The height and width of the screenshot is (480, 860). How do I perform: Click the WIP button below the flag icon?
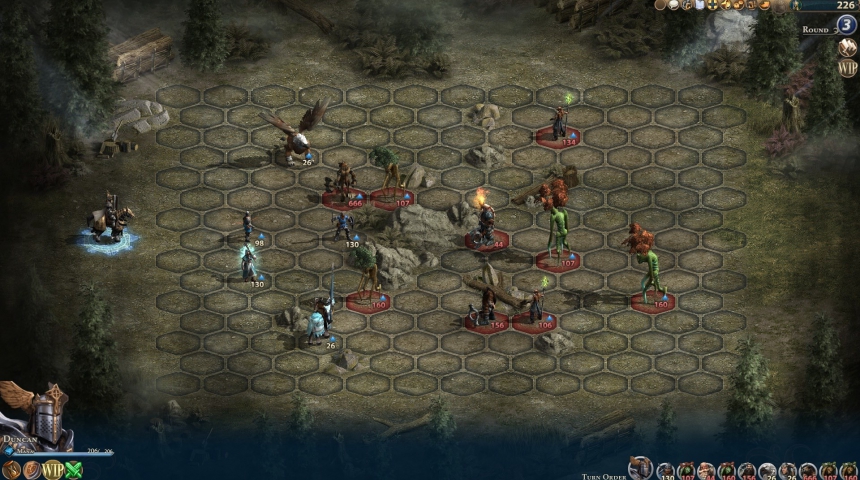click(x=848, y=68)
